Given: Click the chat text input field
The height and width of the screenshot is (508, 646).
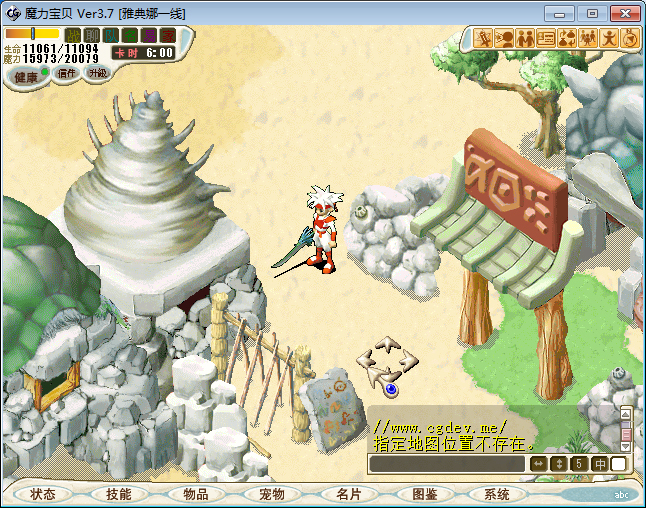Looking at the screenshot, I should pyautogui.click(x=446, y=464).
